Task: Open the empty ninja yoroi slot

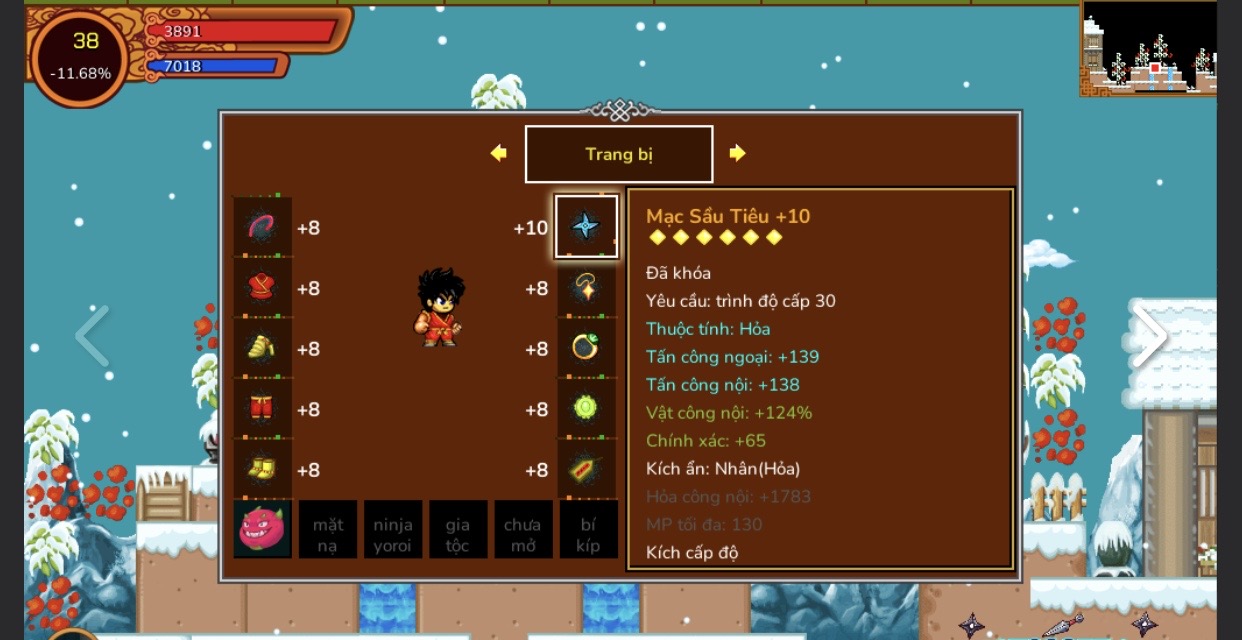Action: tap(393, 529)
